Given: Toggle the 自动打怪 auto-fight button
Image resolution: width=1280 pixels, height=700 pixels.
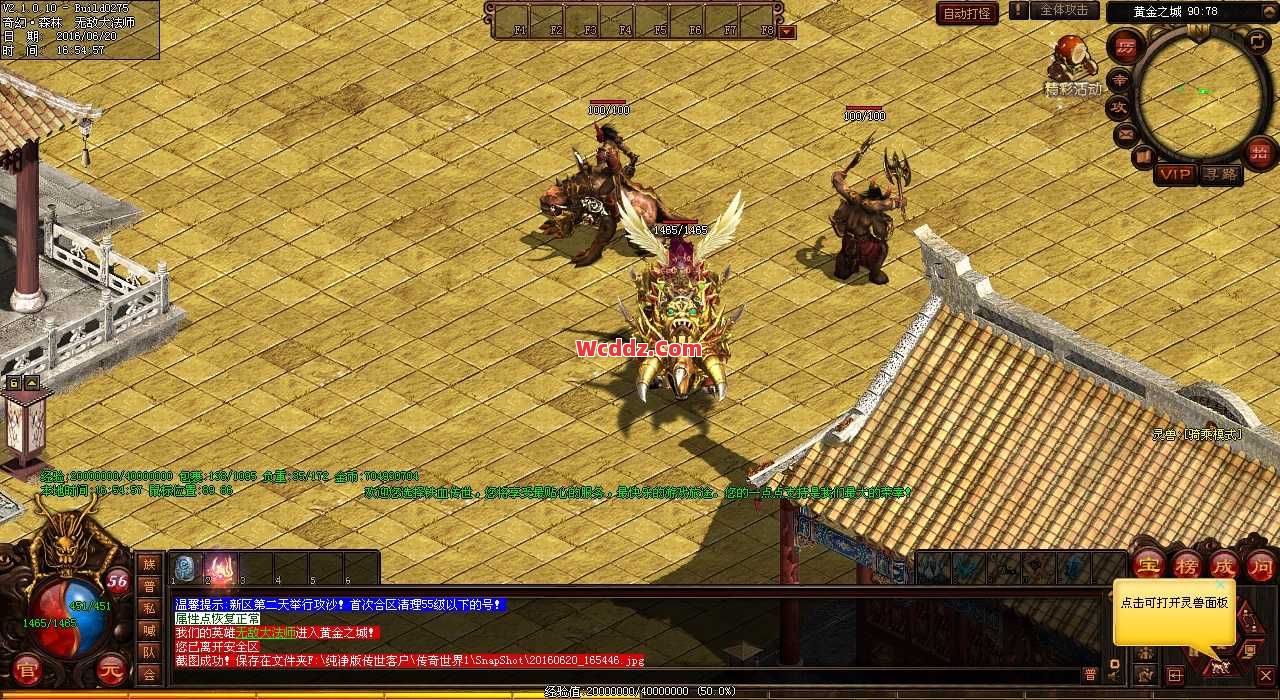Looking at the screenshot, I should (967, 13).
